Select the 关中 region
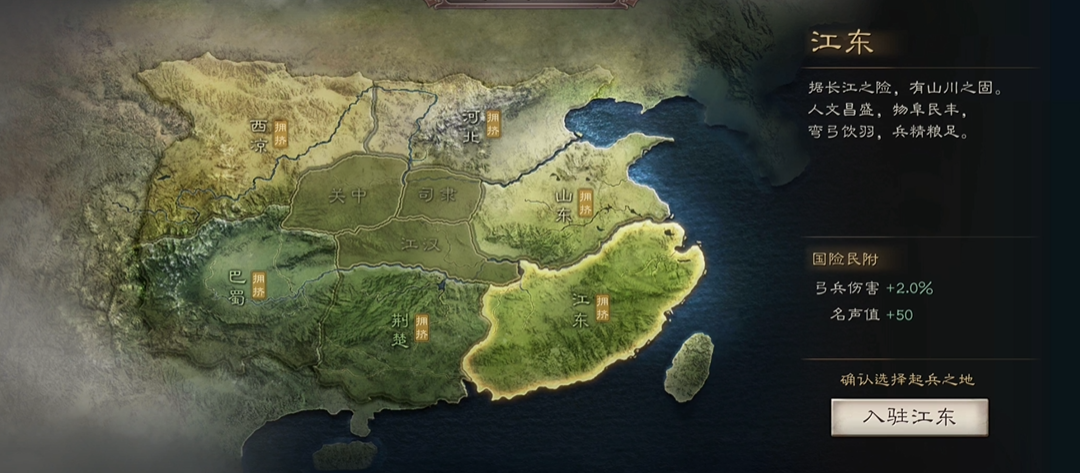This screenshot has width=1080, height=473. [347, 195]
